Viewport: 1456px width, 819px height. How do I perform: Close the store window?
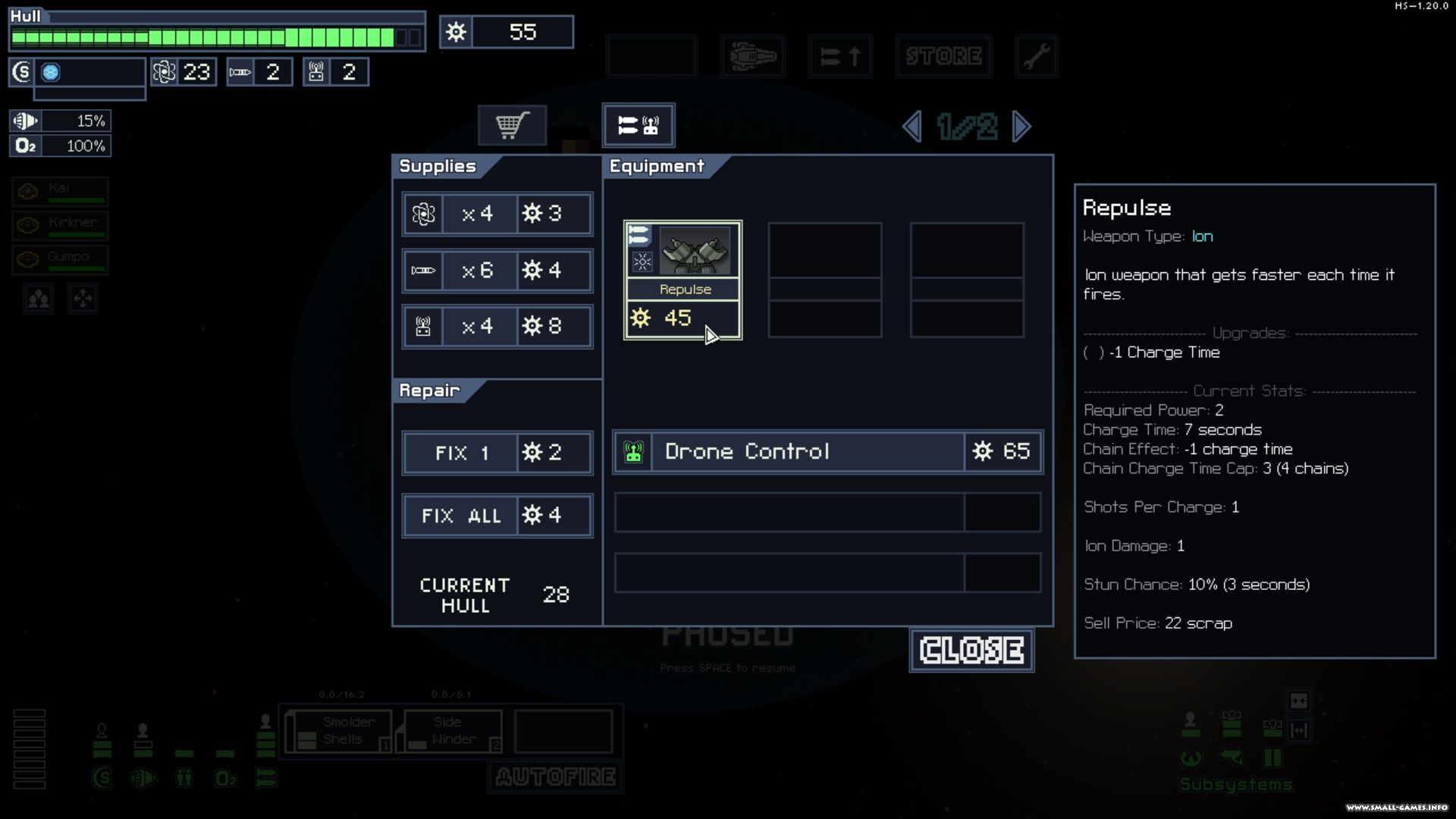[x=971, y=651]
